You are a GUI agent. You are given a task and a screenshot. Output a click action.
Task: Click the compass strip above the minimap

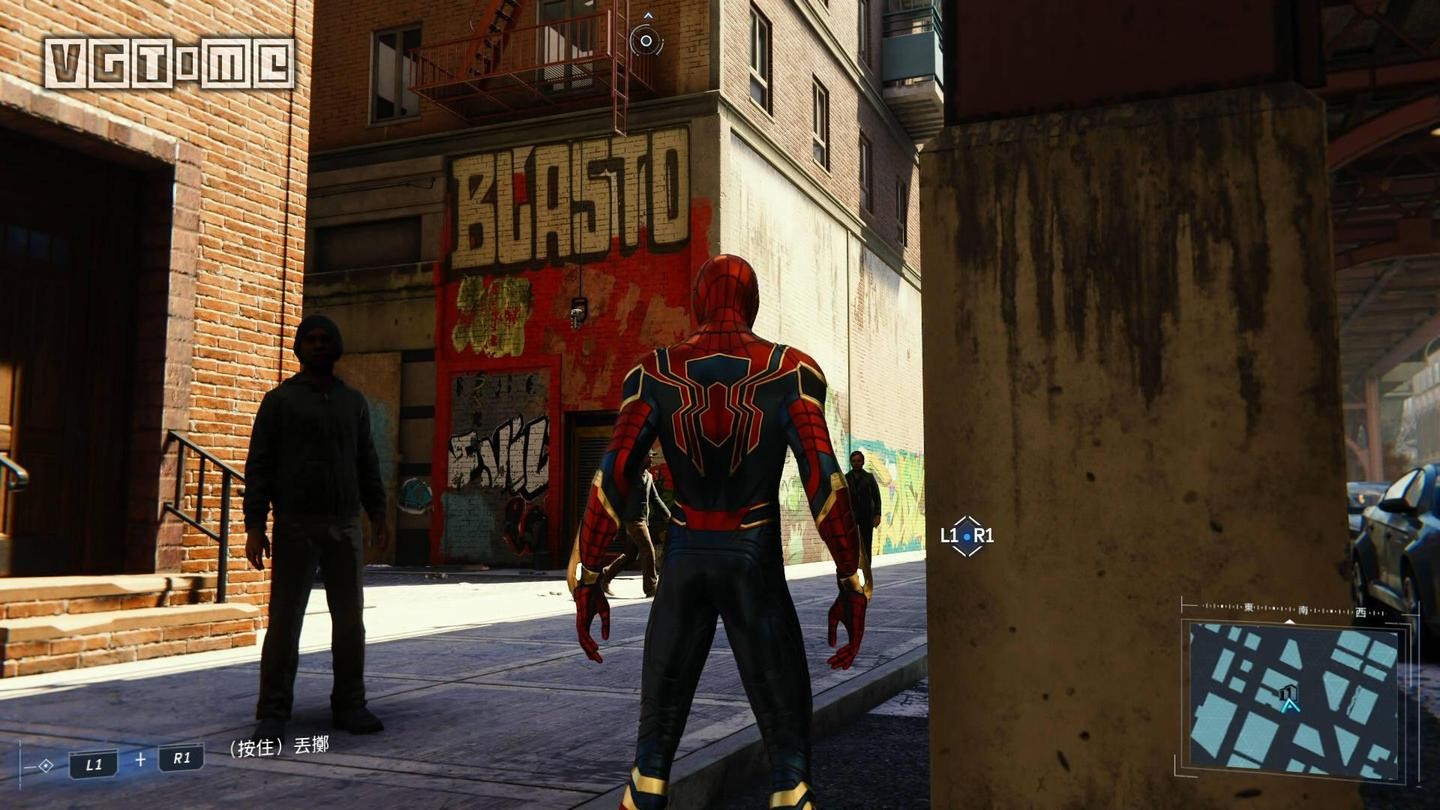pos(1294,608)
